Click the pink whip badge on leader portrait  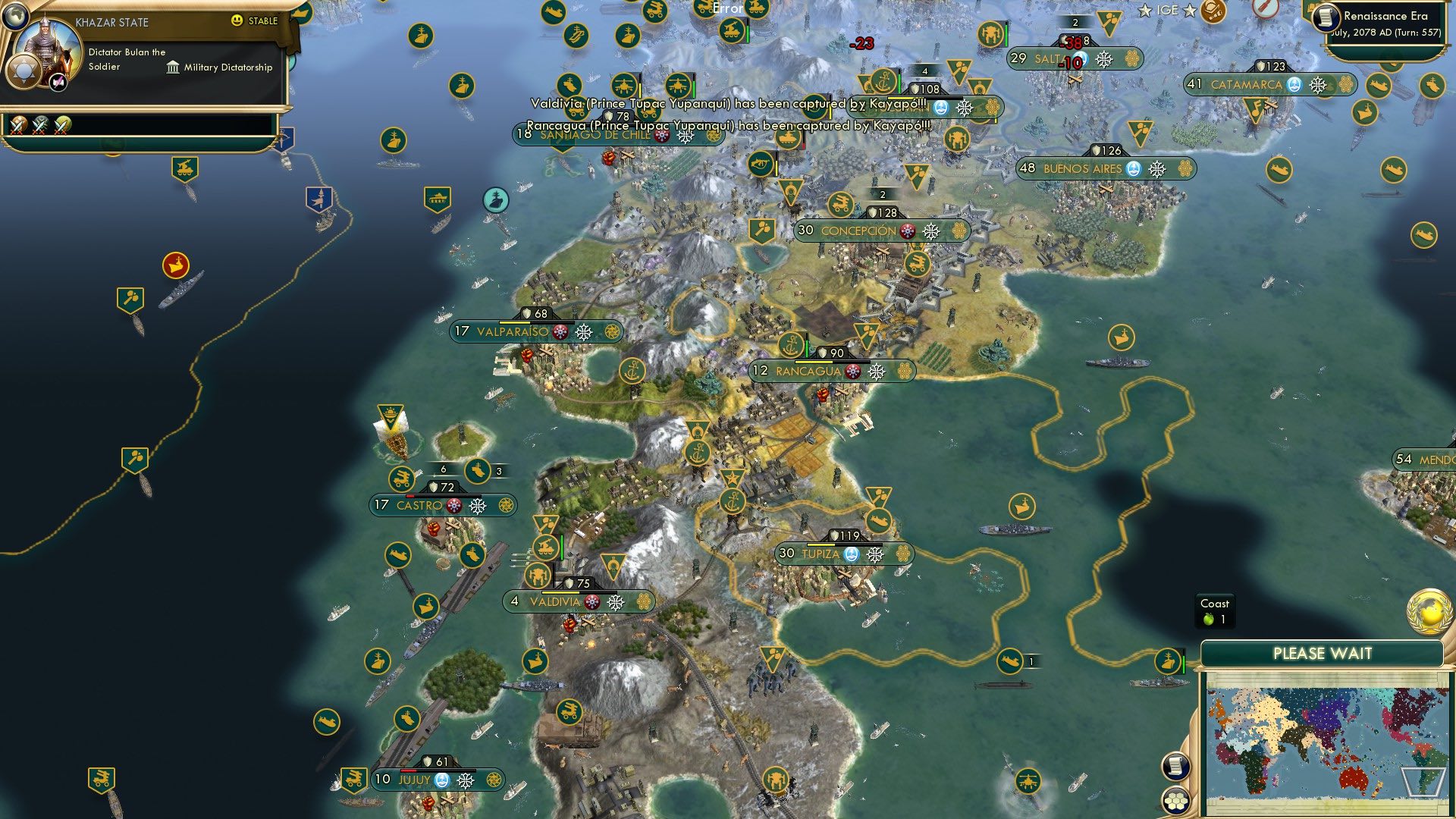58,83
